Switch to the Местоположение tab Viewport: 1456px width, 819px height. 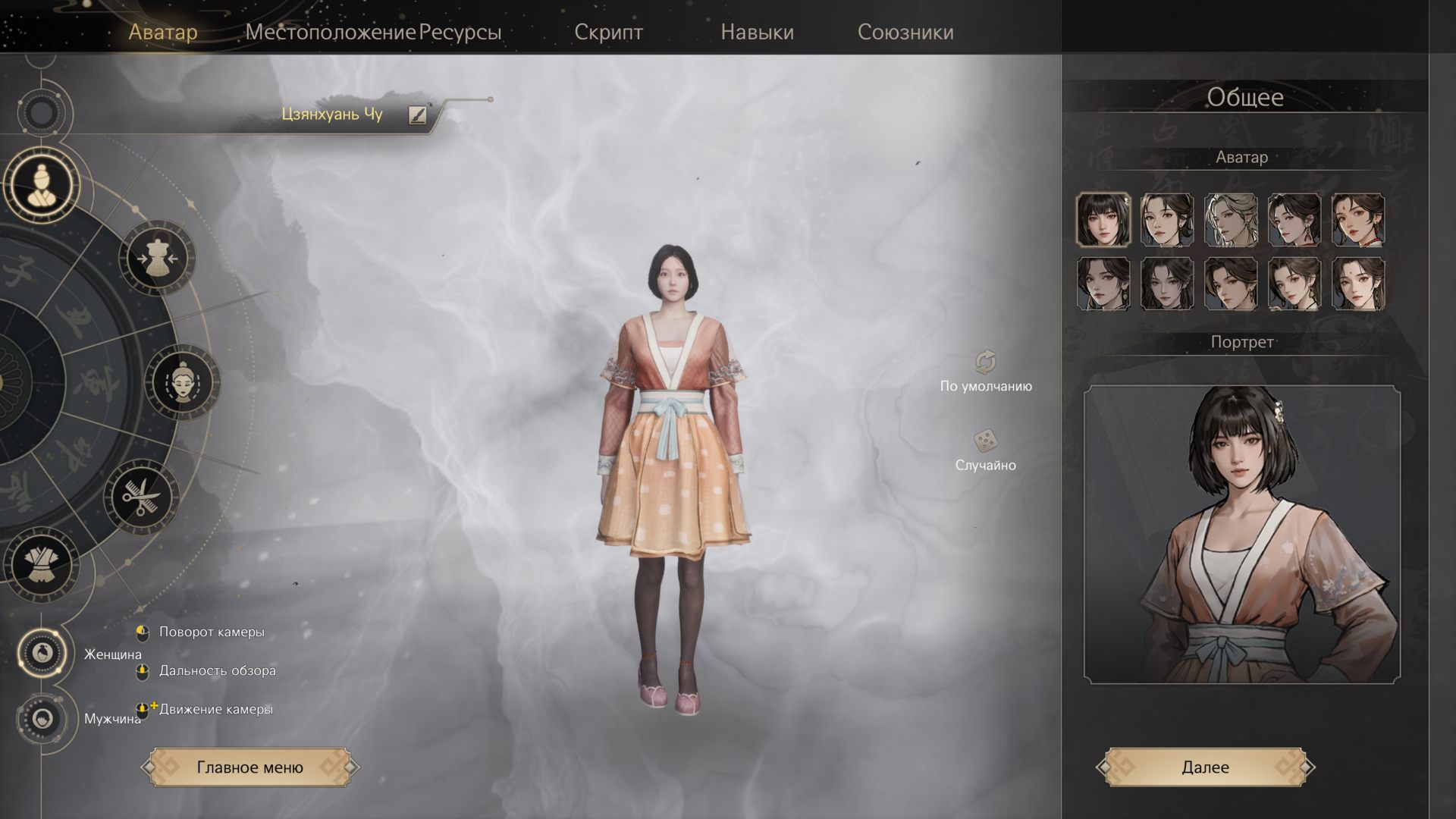330,32
